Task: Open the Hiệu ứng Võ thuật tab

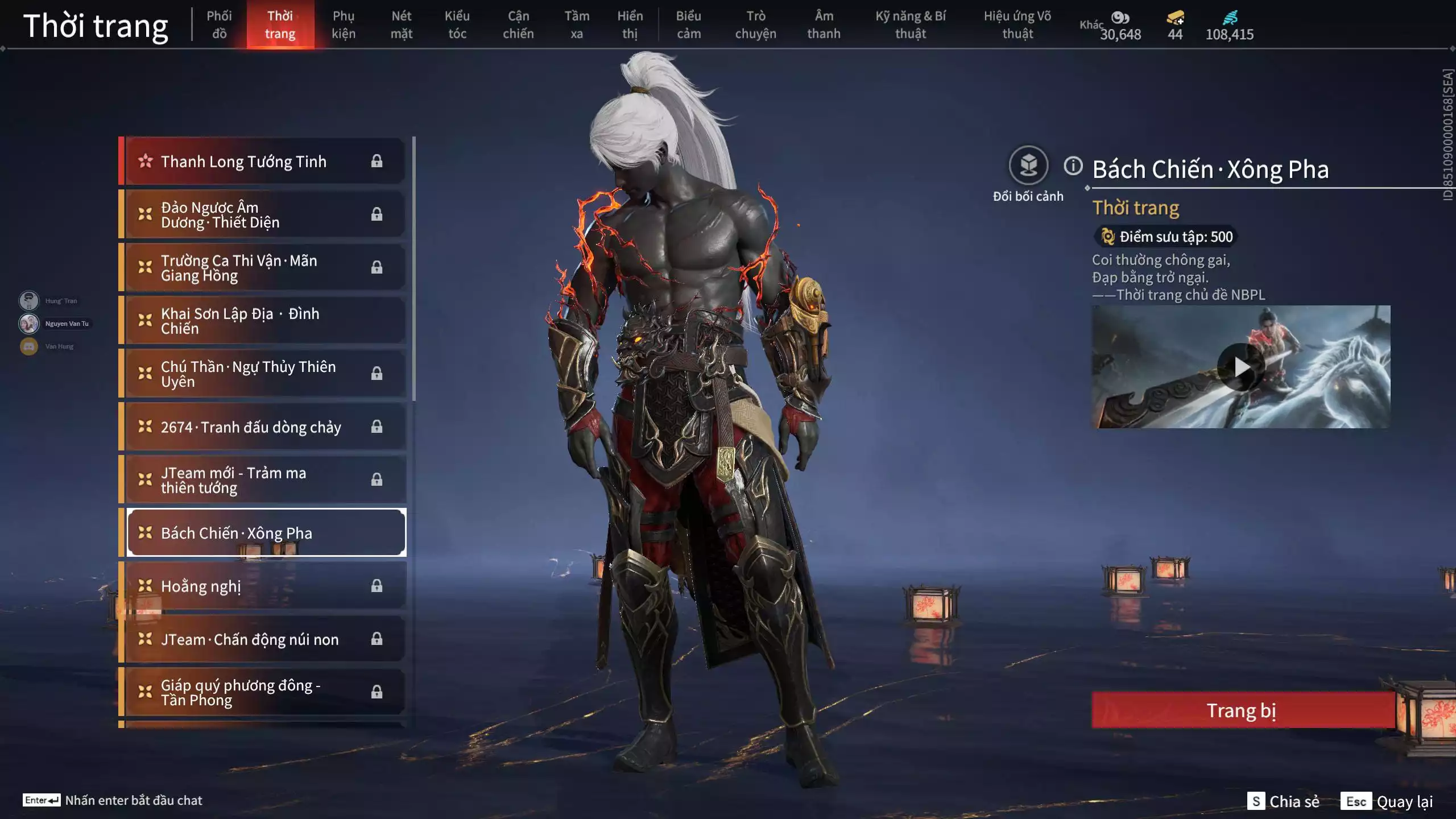Action: pos(1017,25)
